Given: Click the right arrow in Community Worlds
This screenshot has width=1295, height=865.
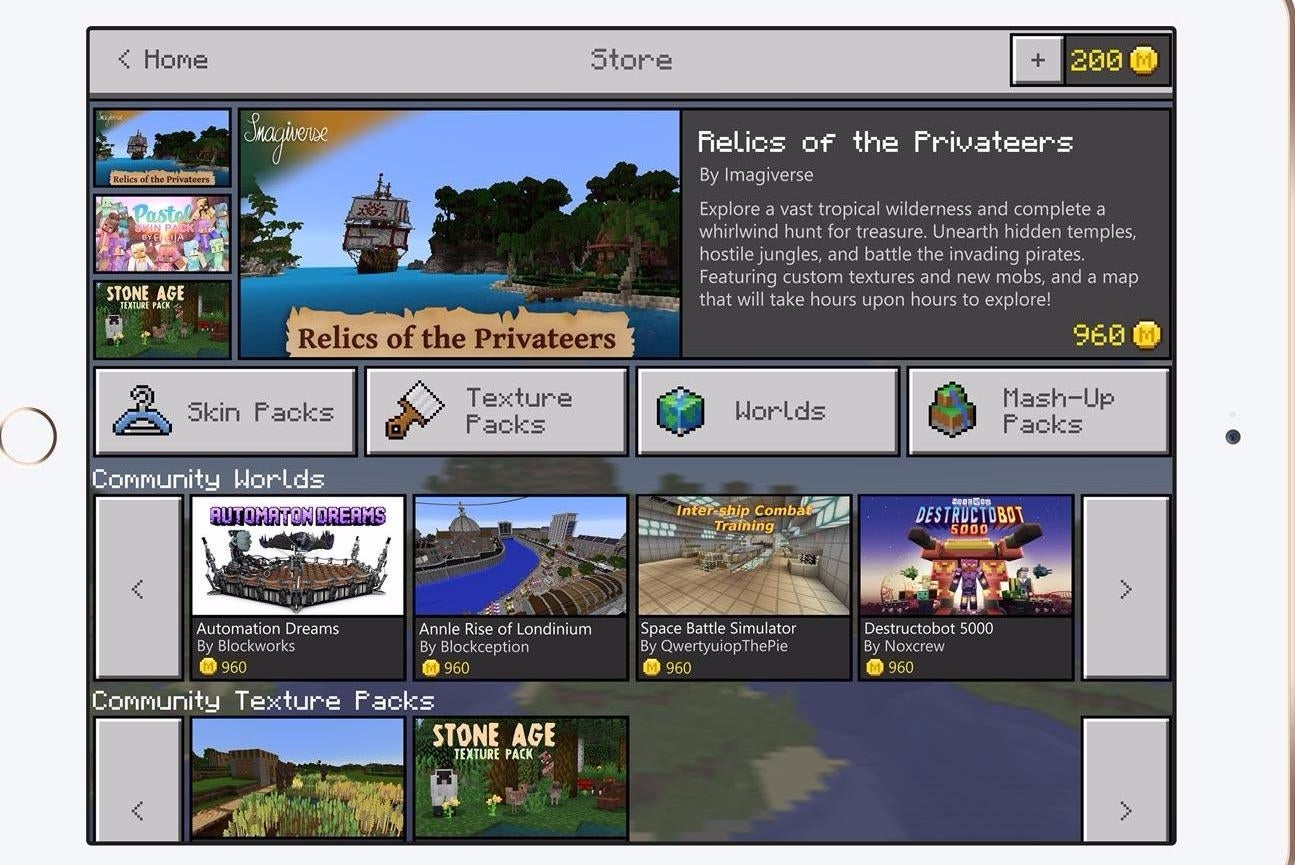Looking at the screenshot, I should click(1126, 588).
